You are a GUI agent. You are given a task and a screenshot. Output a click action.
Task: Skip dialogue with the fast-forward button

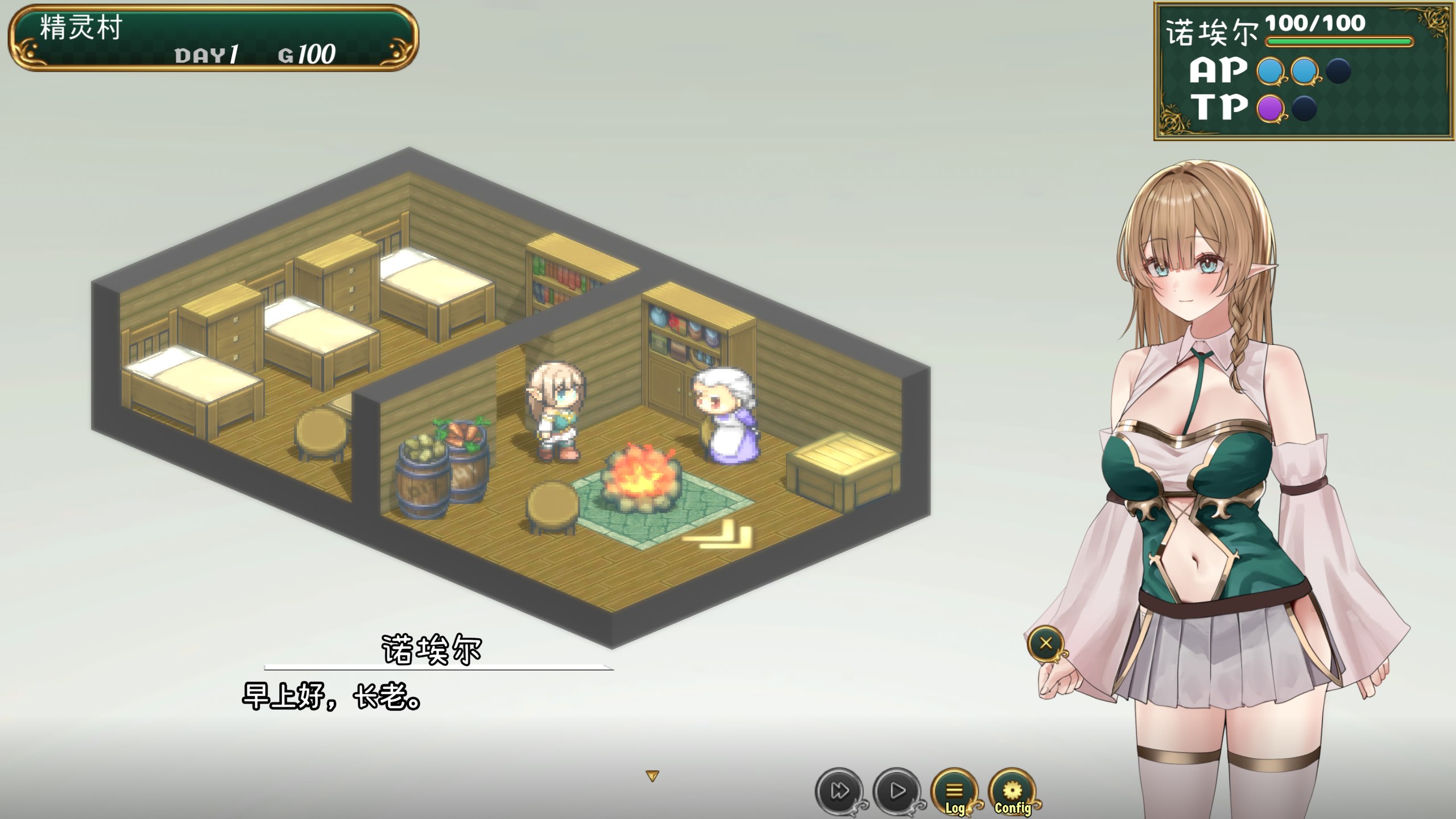[839, 791]
